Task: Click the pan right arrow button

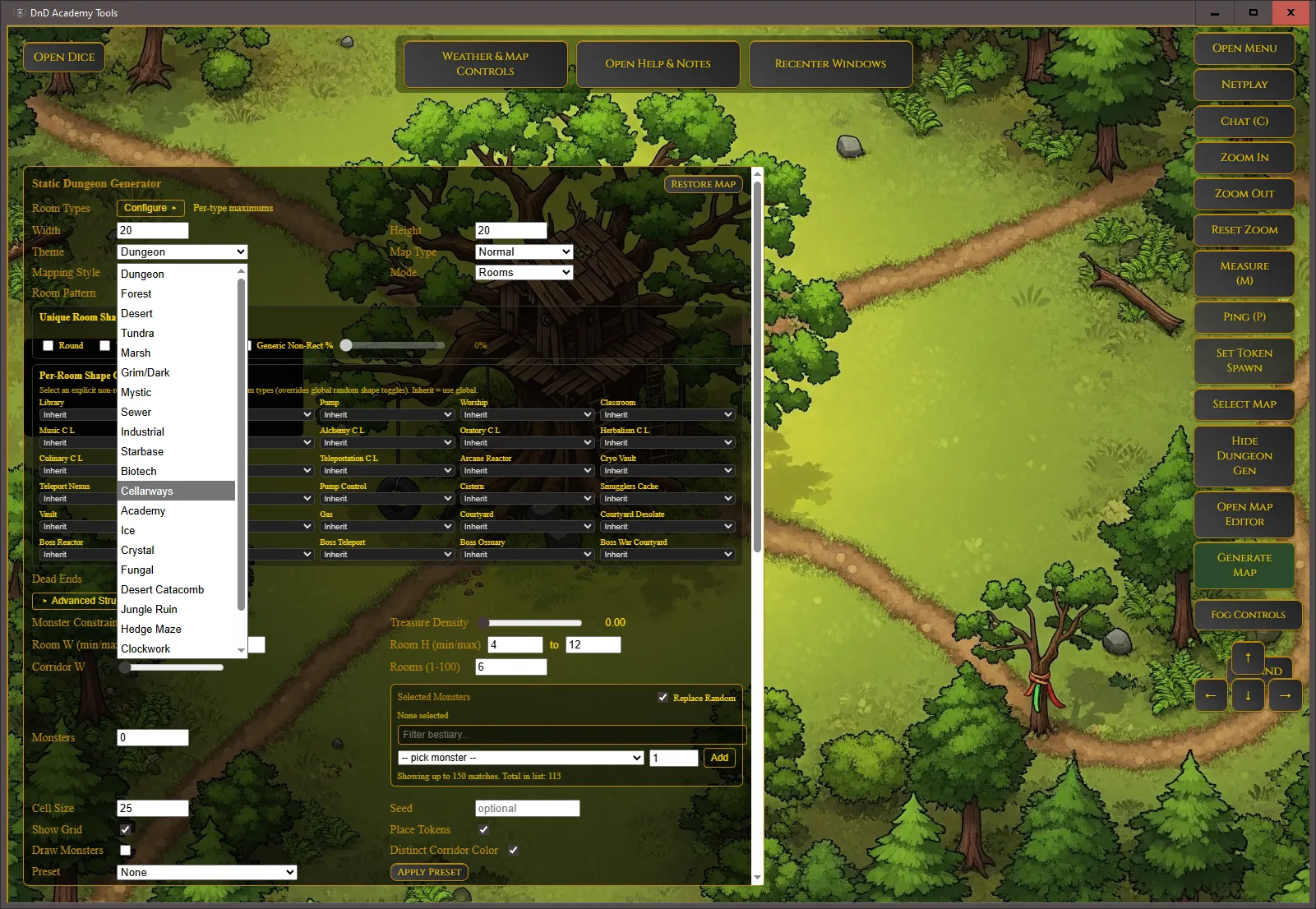Action: [1285, 695]
